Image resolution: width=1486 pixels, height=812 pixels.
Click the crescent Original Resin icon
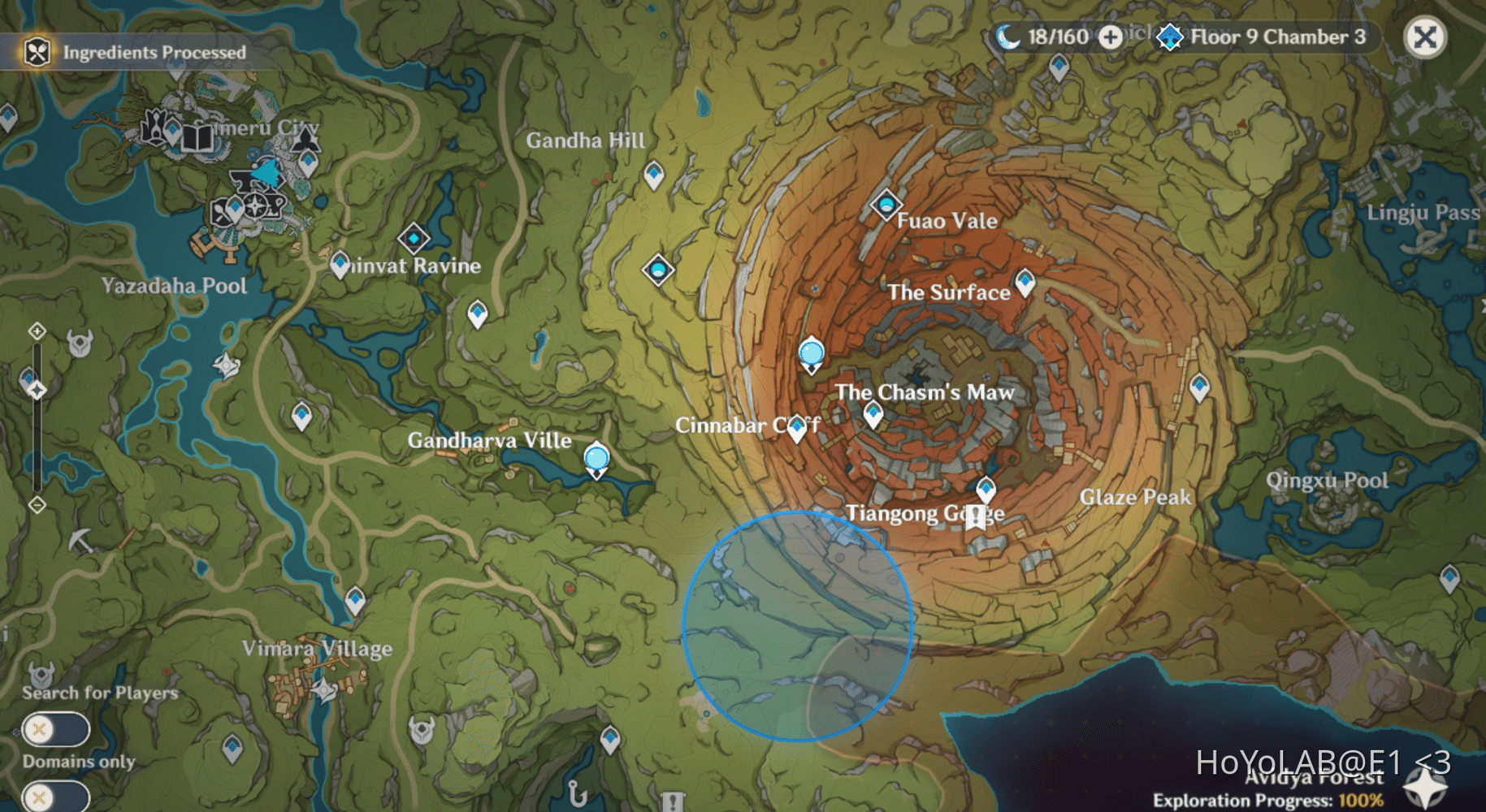(1007, 36)
